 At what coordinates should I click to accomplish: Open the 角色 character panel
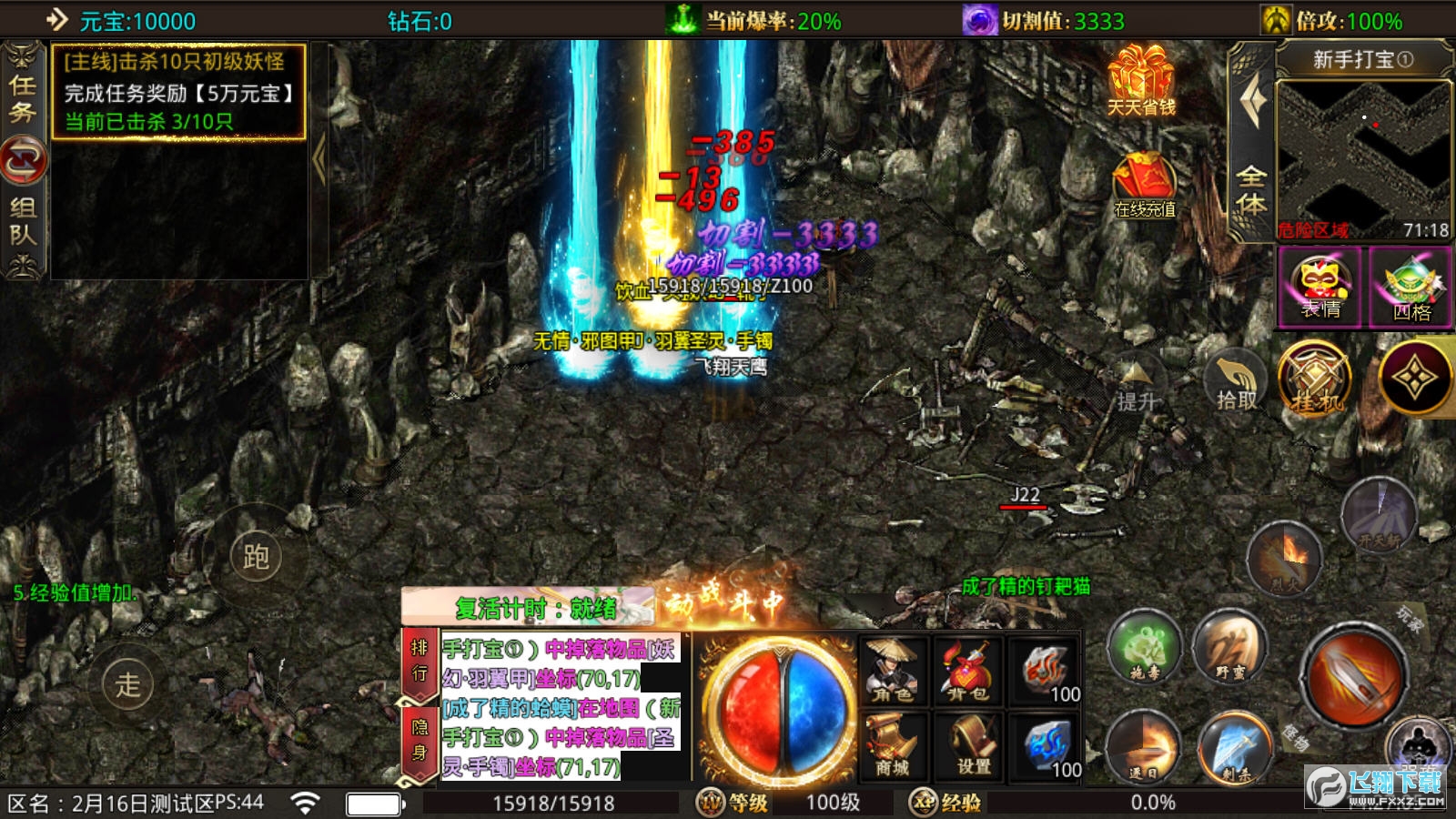[892, 672]
